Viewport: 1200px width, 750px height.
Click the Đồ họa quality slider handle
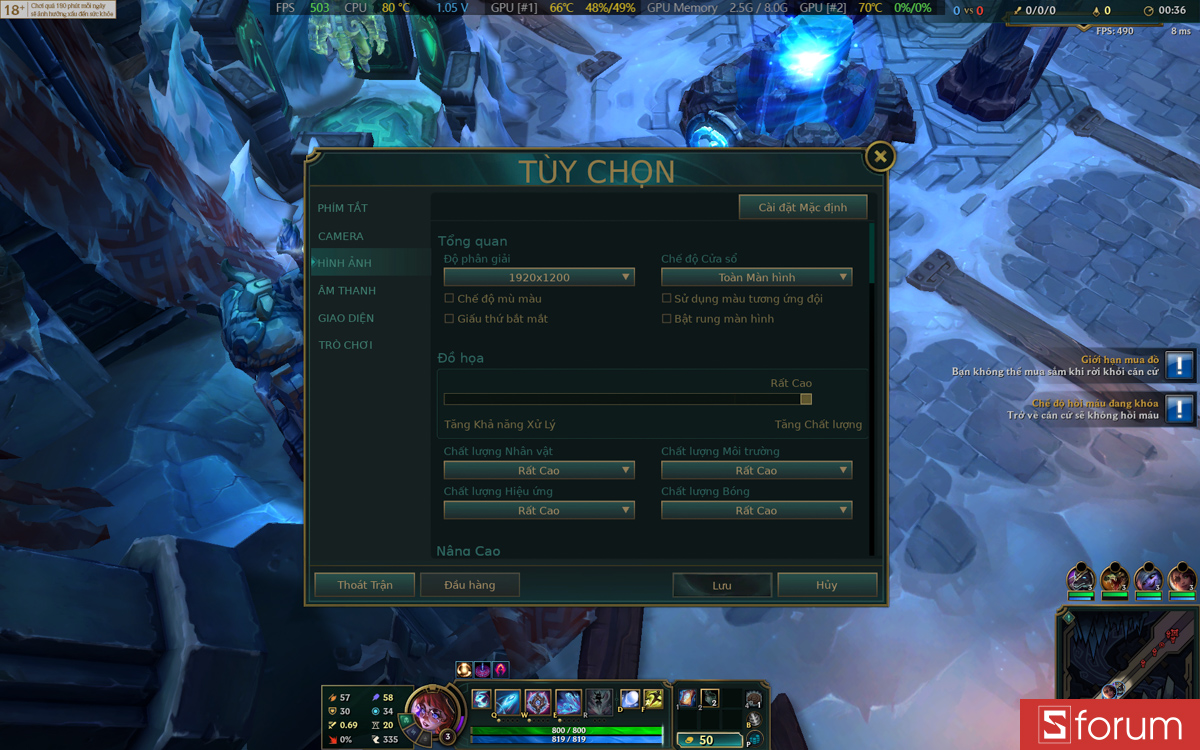coord(806,399)
